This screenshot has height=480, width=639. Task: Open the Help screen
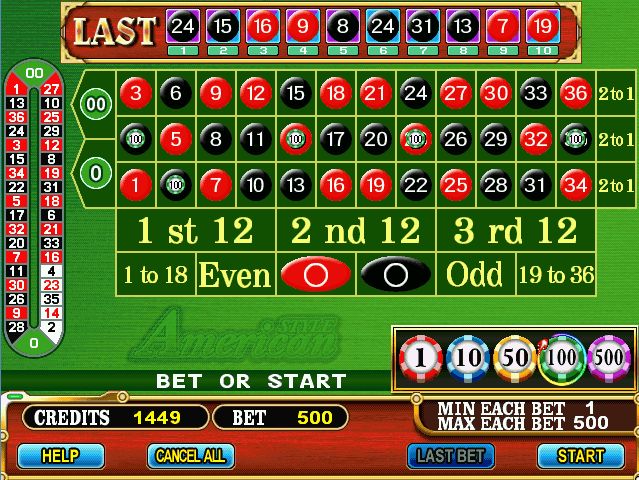coord(60,455)
